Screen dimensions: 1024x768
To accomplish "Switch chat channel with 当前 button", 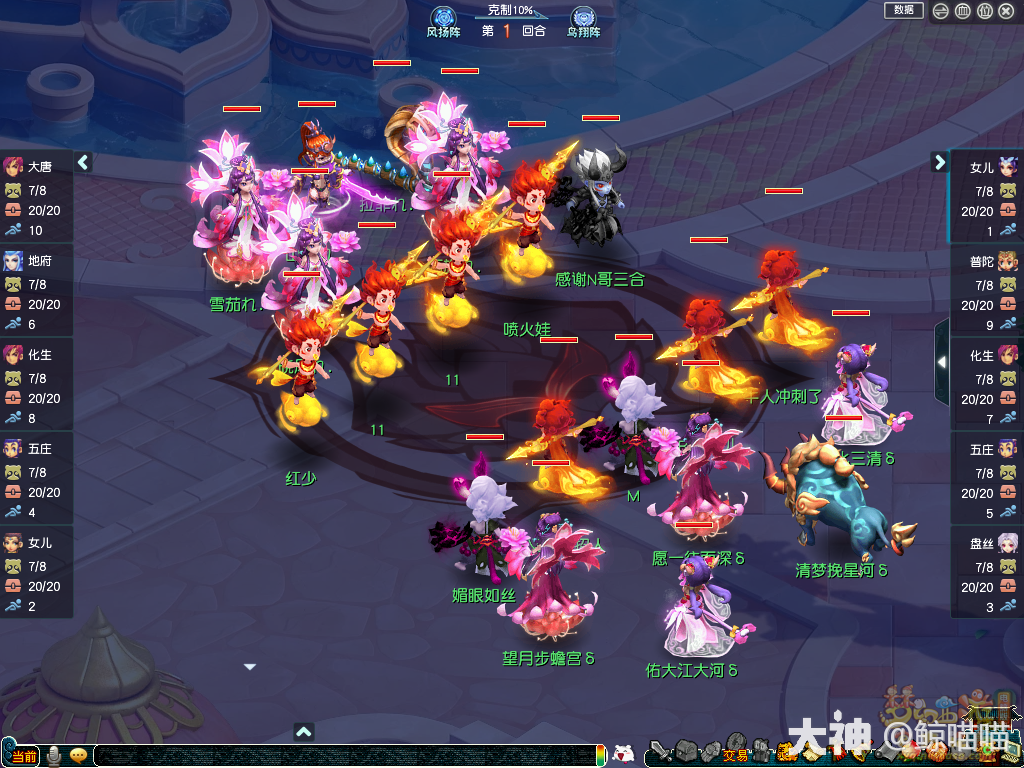I will tap(25, 756).
